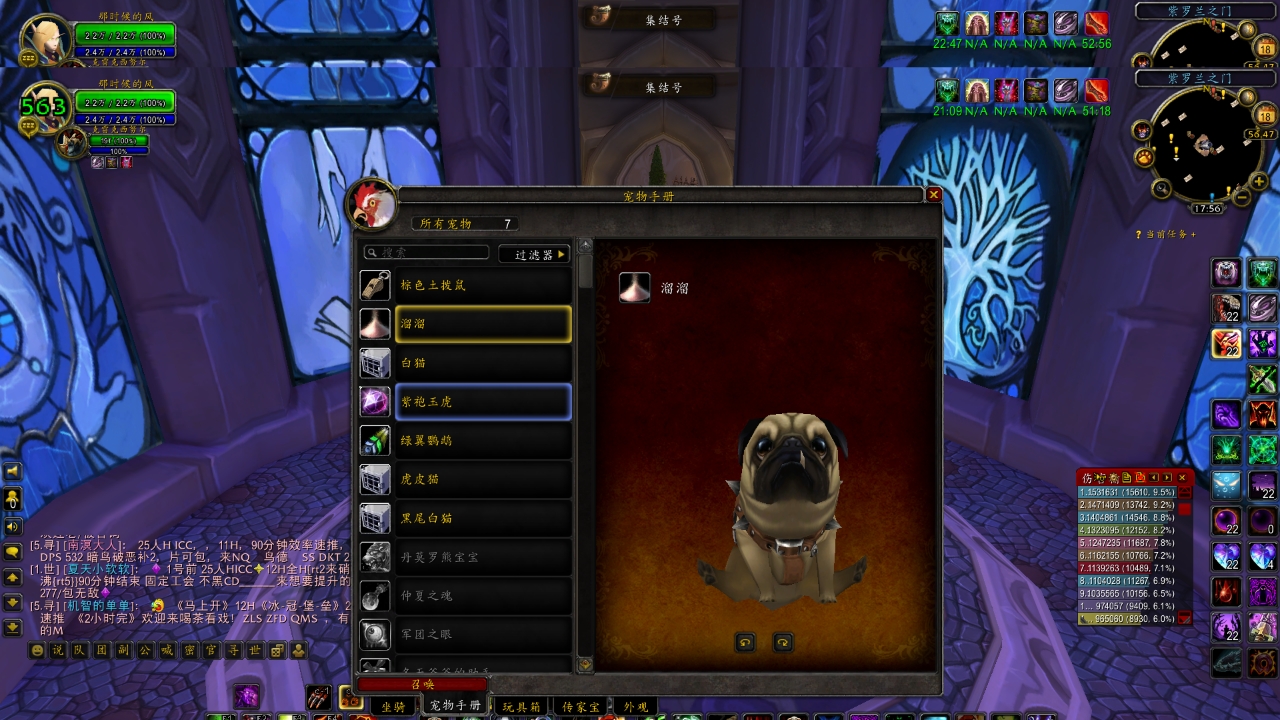Select the 虎皮猫 pet entry
This screenshot has height=720, width=1280.
tap(483, 479)
